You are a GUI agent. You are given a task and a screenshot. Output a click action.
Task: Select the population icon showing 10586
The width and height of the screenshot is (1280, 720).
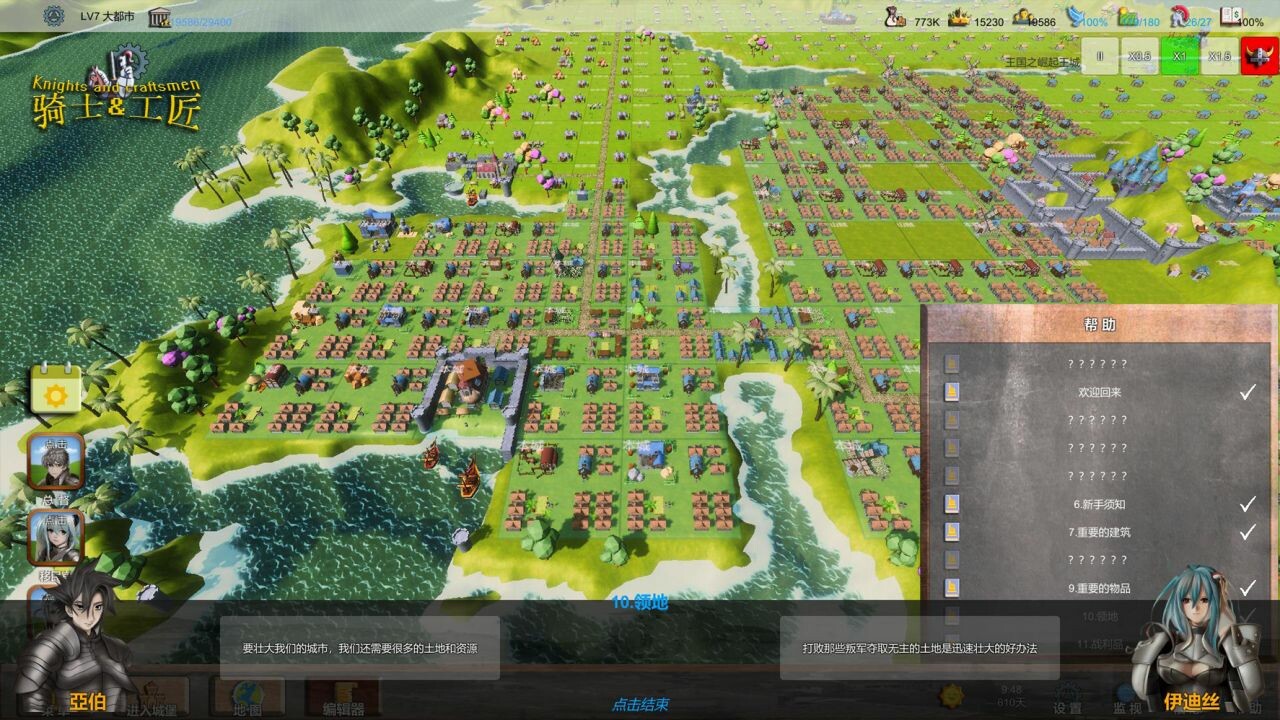(1024, 16)
